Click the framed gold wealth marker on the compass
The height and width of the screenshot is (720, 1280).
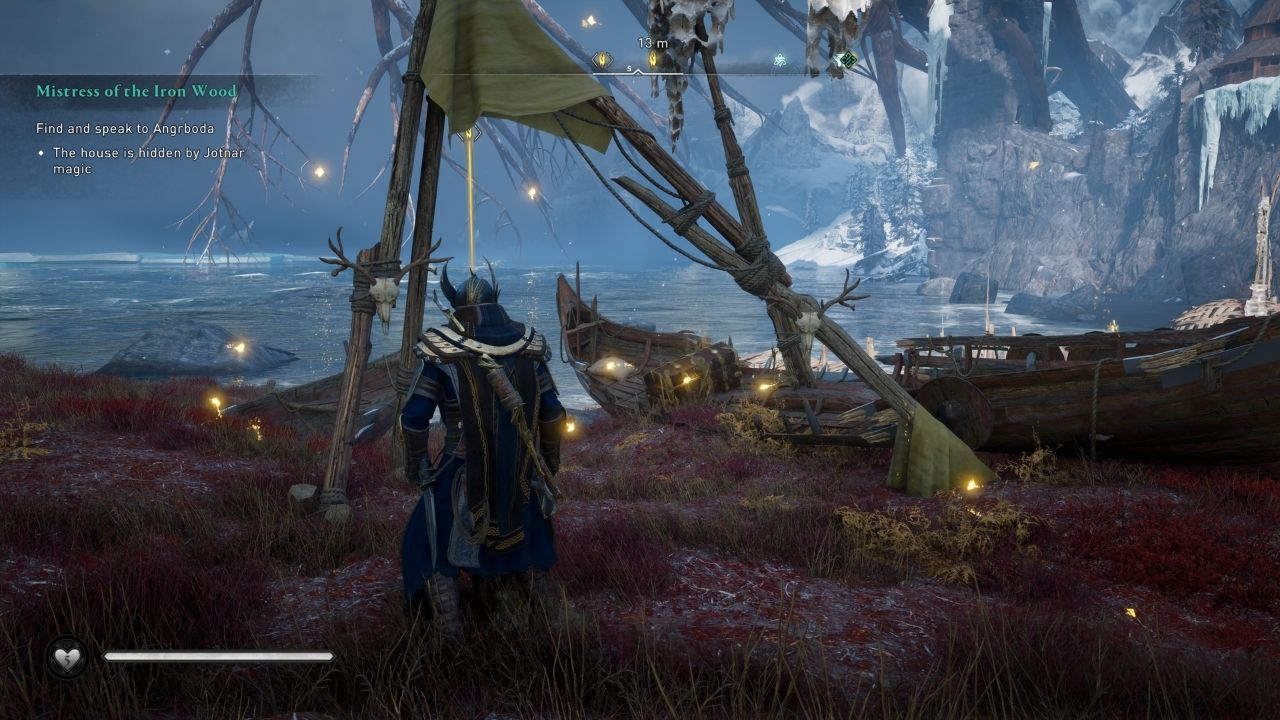[601, 60]
